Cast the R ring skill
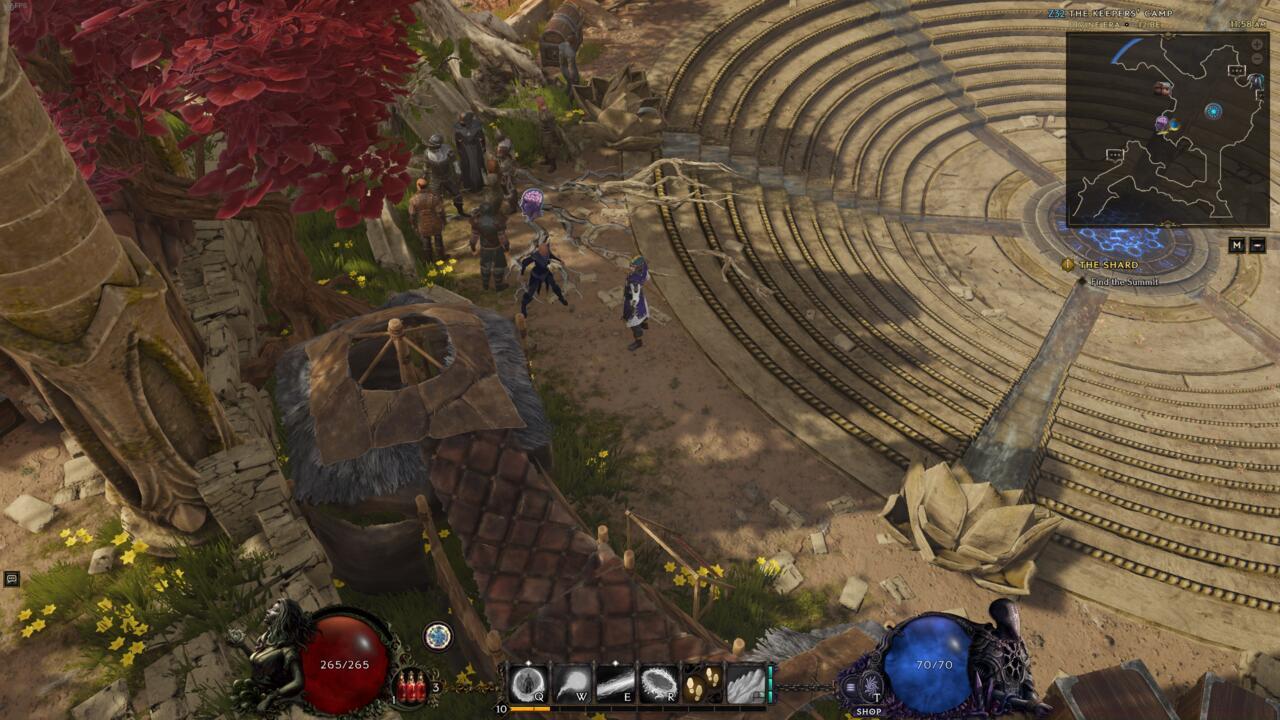This screenshot has width=1280, height=720. point(659,684)
